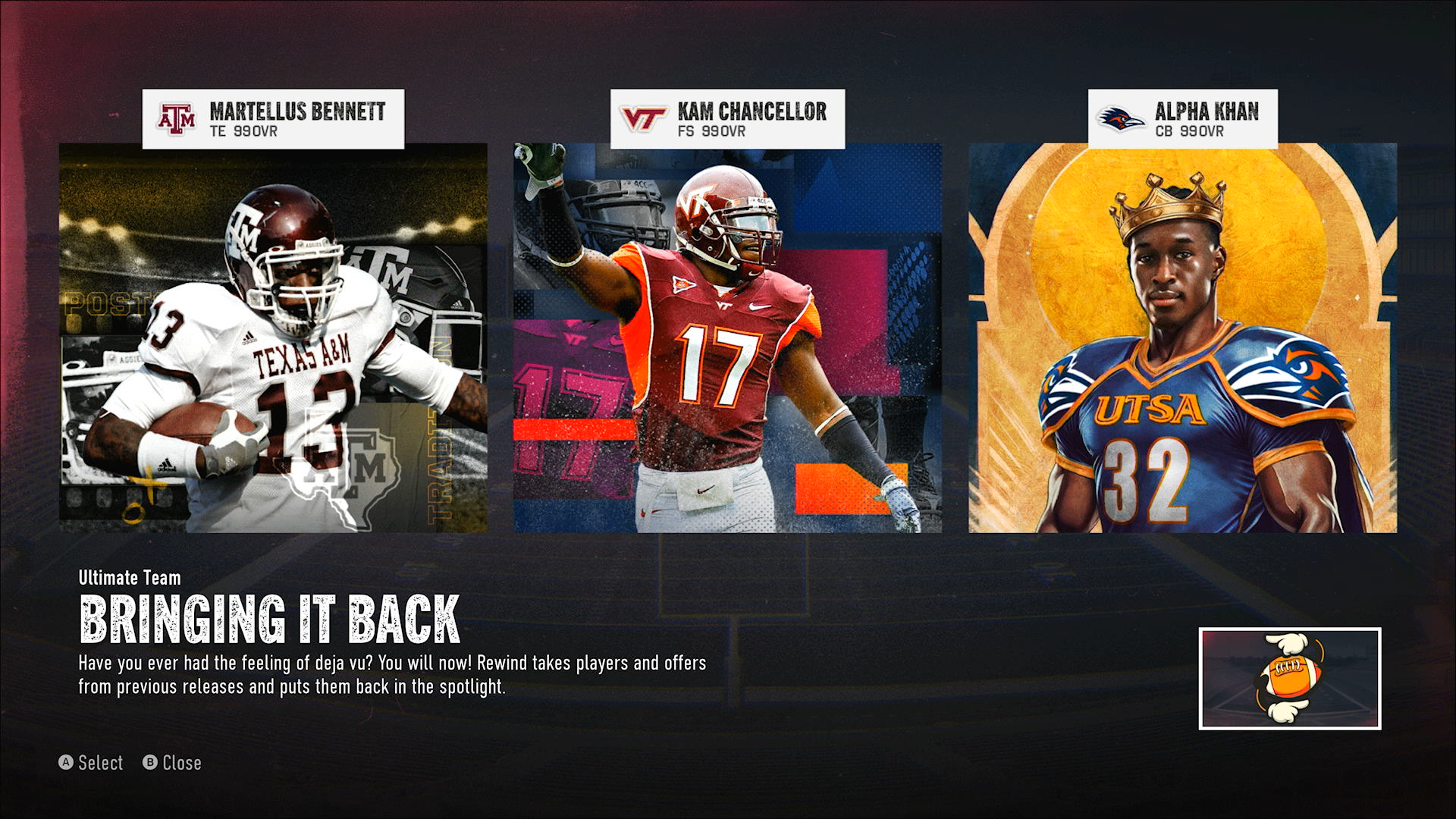
Task: Select the Kam Chancellor FS 99 OVR card
Action: pyautogui.click(x=726, y=341)
